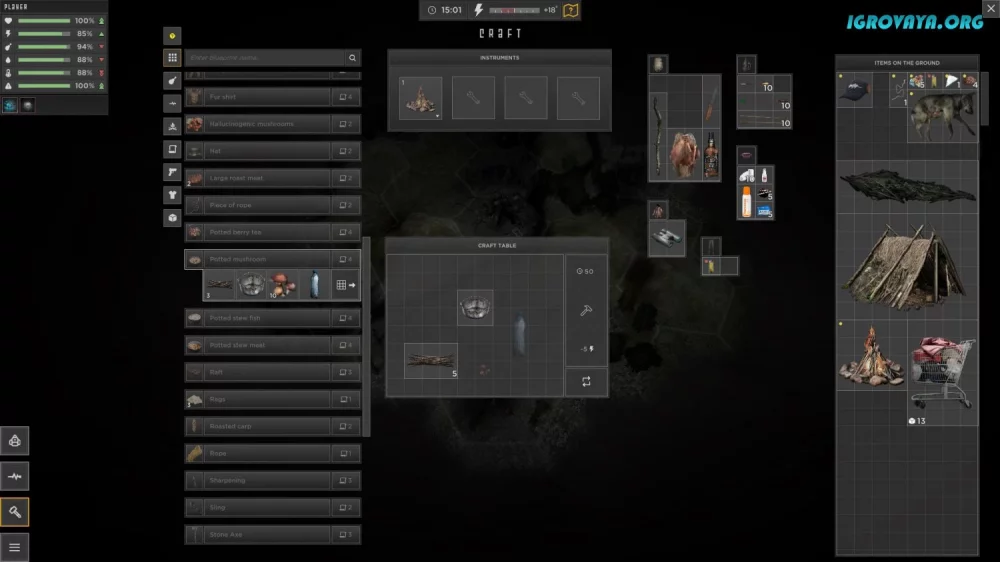This screenshot has height=562, width=1000.
Task: Select the campfire in the instruments slot
Action: [421, 99]
